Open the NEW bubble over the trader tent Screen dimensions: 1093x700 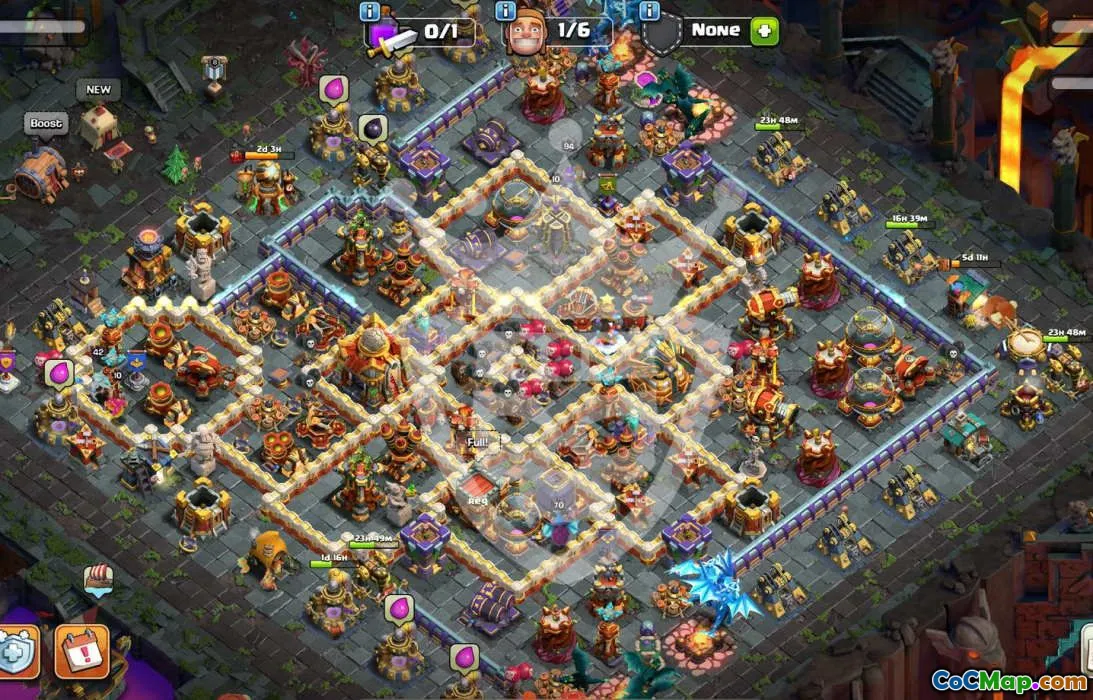coord(98,90)
